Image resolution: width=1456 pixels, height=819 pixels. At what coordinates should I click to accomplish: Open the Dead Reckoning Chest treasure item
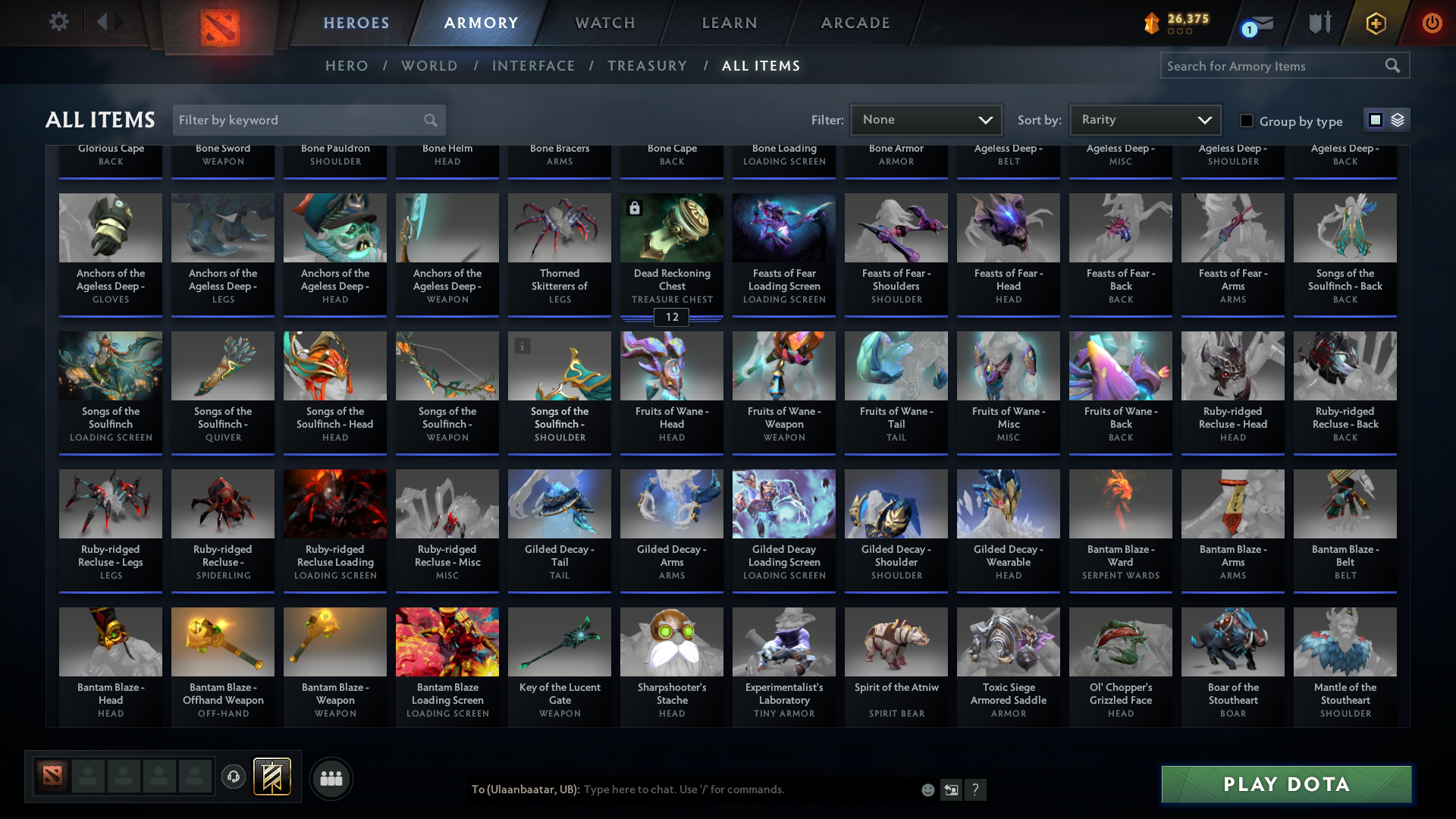coord(671,227)
